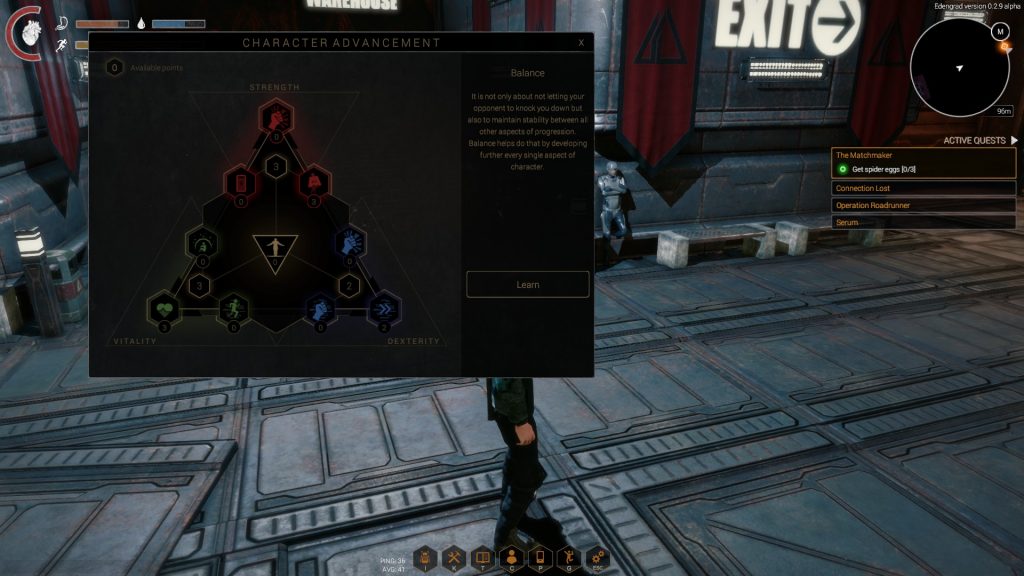Open the character person icon
This screenshot has height=576, width=1024.
(x=511, y=557)
